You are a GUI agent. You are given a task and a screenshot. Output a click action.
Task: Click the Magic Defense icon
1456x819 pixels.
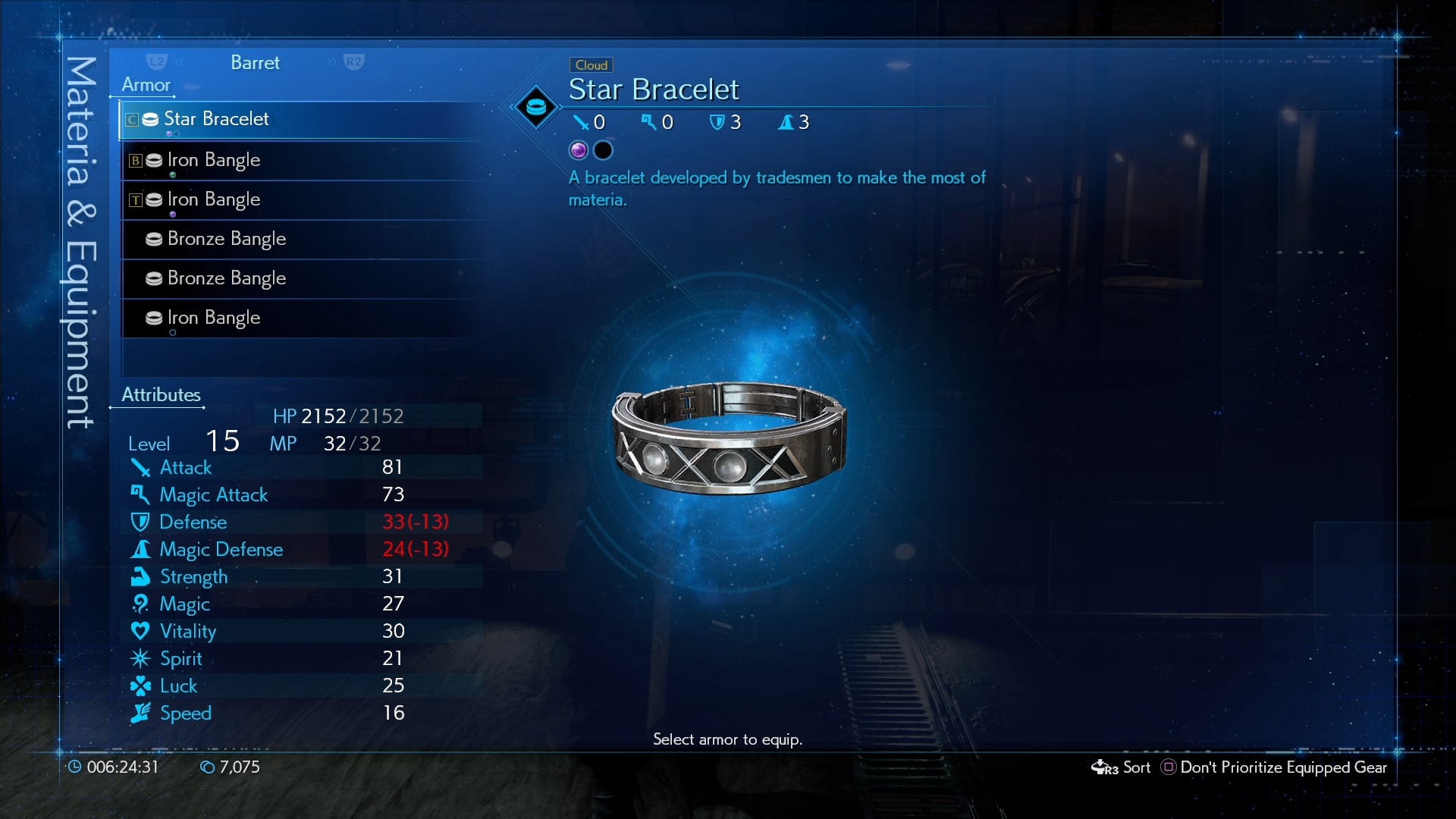pyautogui.click(x=141, y=550)
